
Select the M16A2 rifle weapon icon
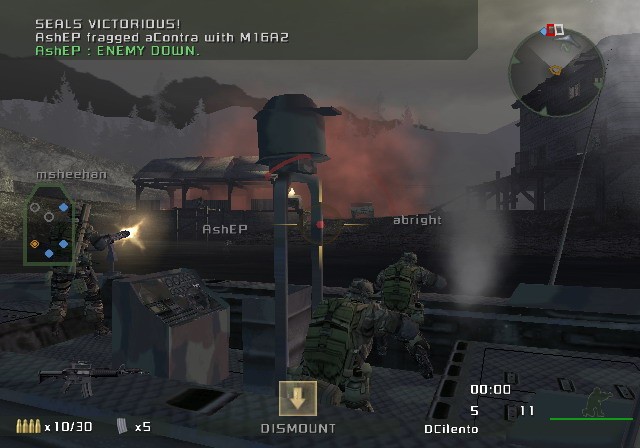67,376
